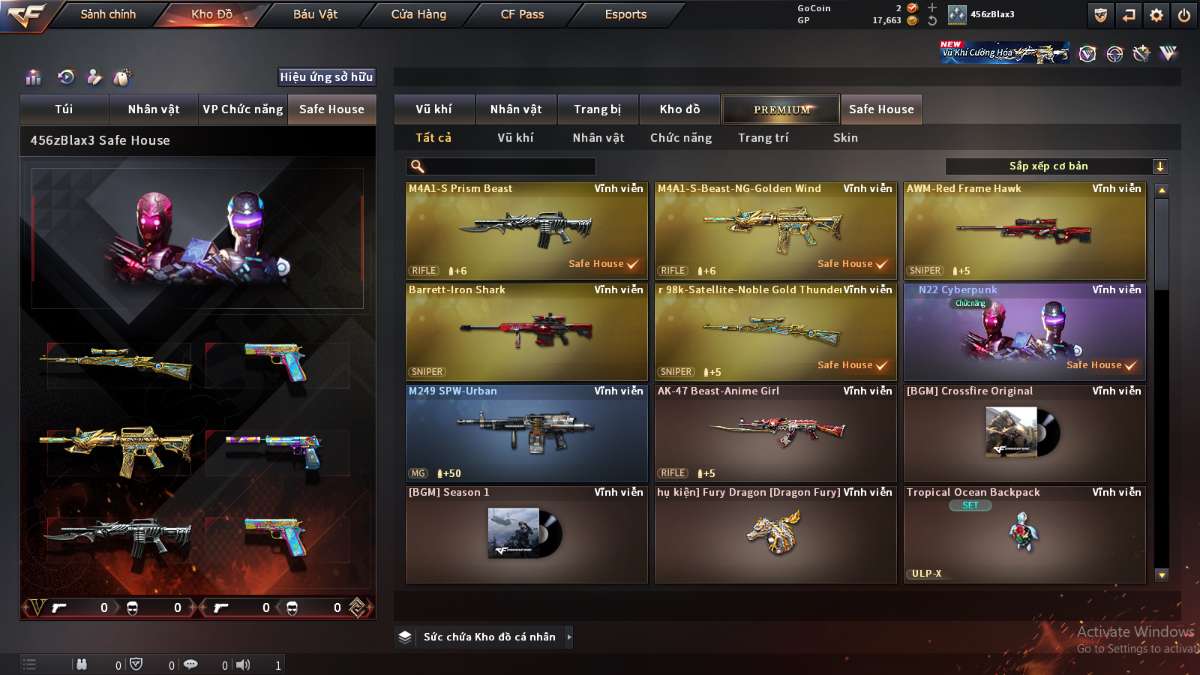The image size is (1200, 675).
Task: Open the Sảnh chính lobby menu
Action: (x=108, y=15)
